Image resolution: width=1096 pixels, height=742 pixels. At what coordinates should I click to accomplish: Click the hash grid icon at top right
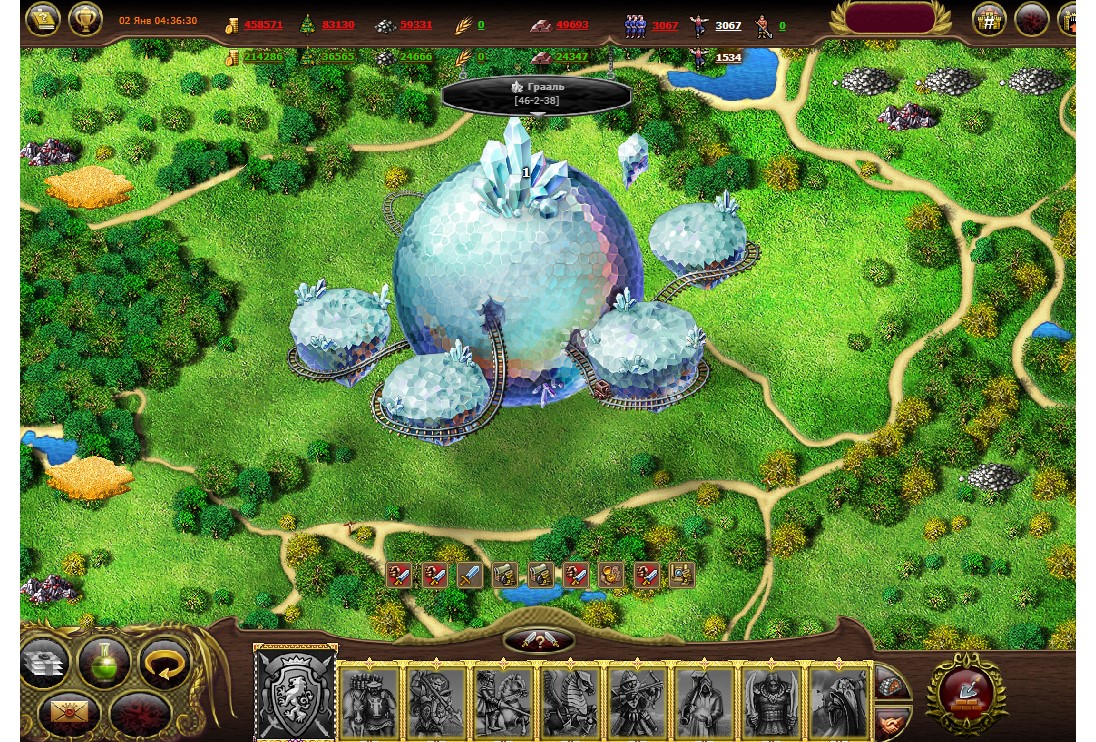click(989, 20)
